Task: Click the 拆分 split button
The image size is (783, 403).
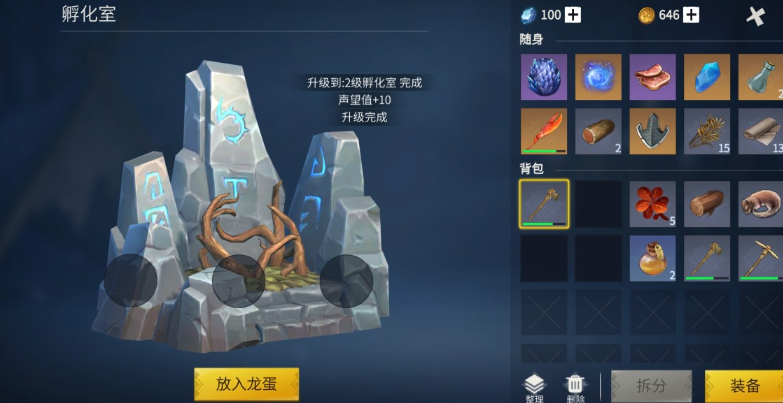Action: point(651,386)
